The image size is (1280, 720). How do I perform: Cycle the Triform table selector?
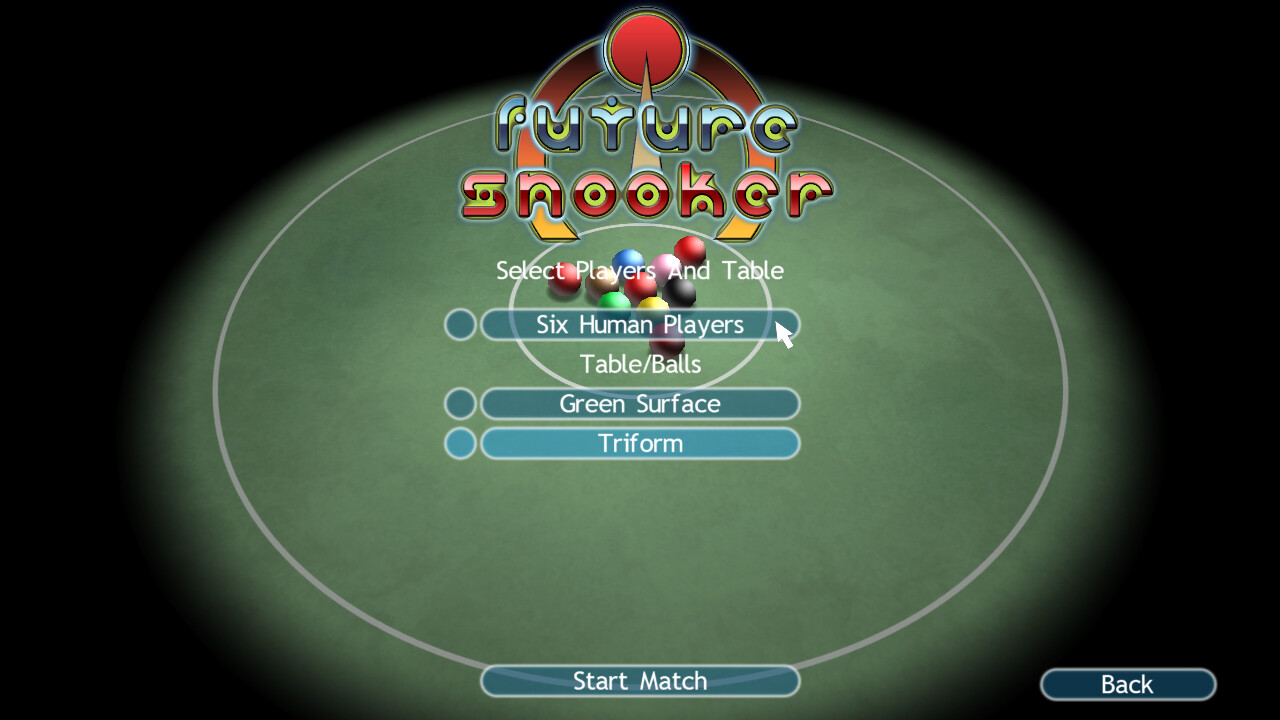640,443
